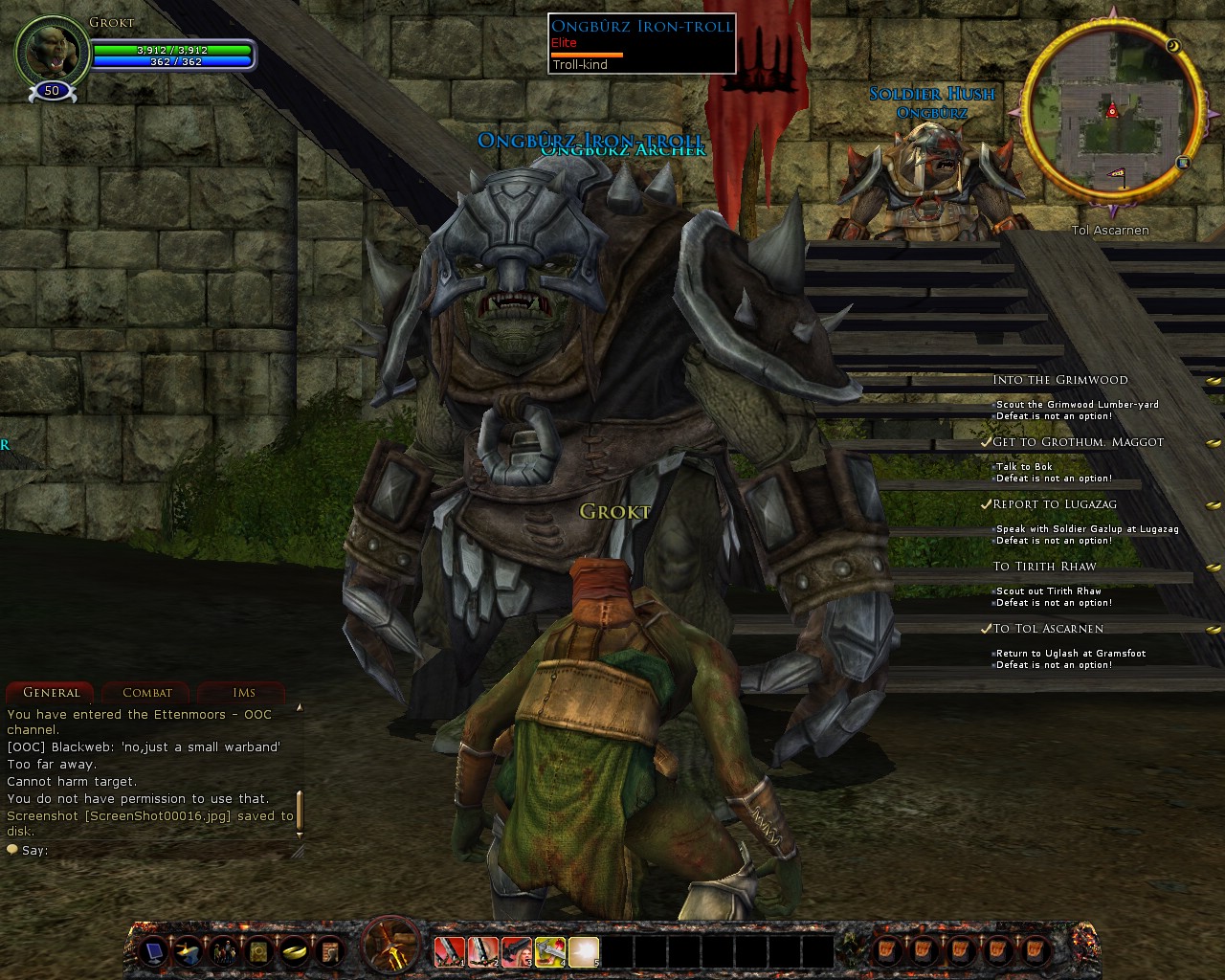Open the anvil crafting panel icon
Screen dimensions: 1225x980
(x=187, y=950)
